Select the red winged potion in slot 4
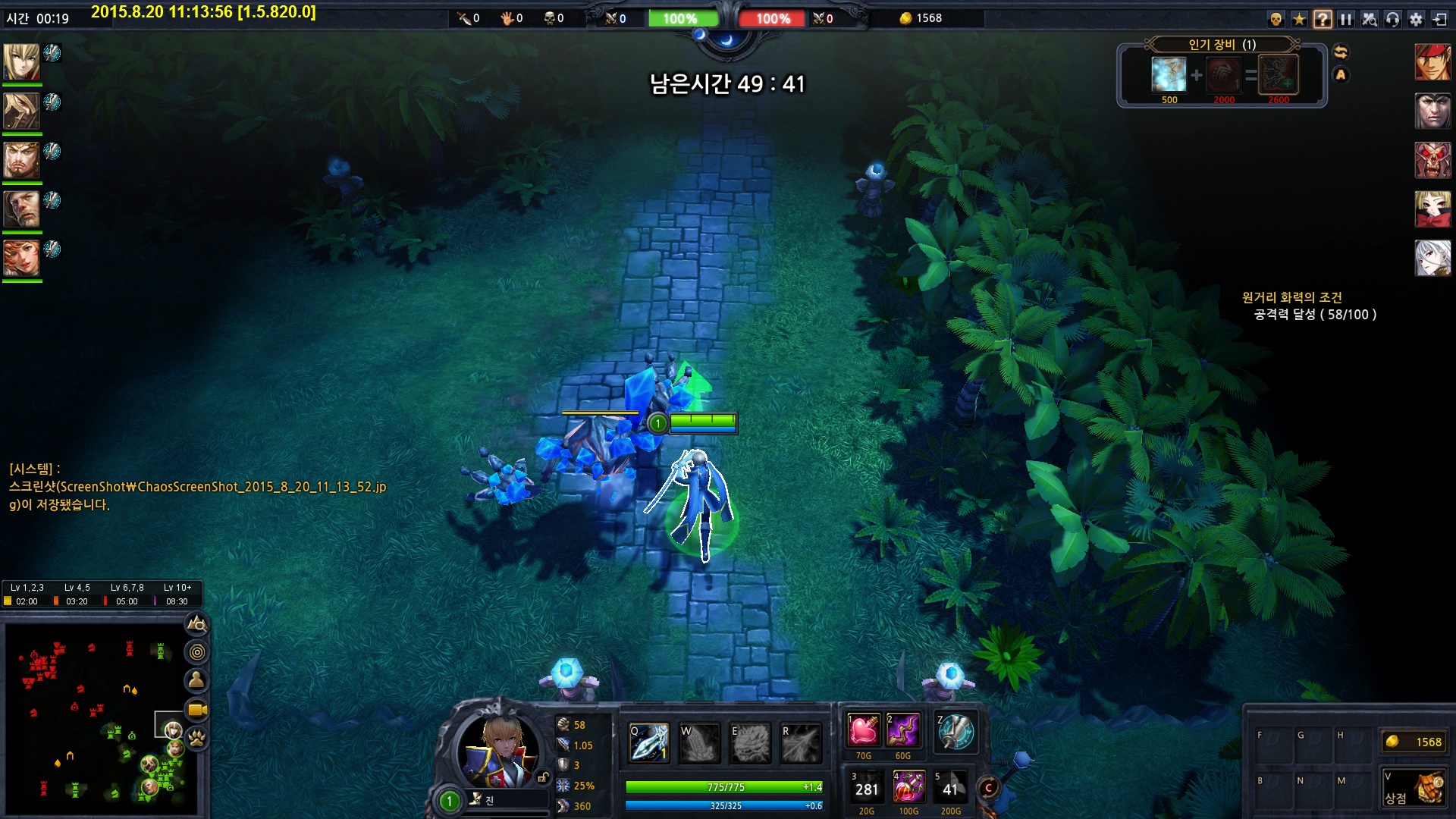This screenshot has width=1456, height=819. pos(908,788)
